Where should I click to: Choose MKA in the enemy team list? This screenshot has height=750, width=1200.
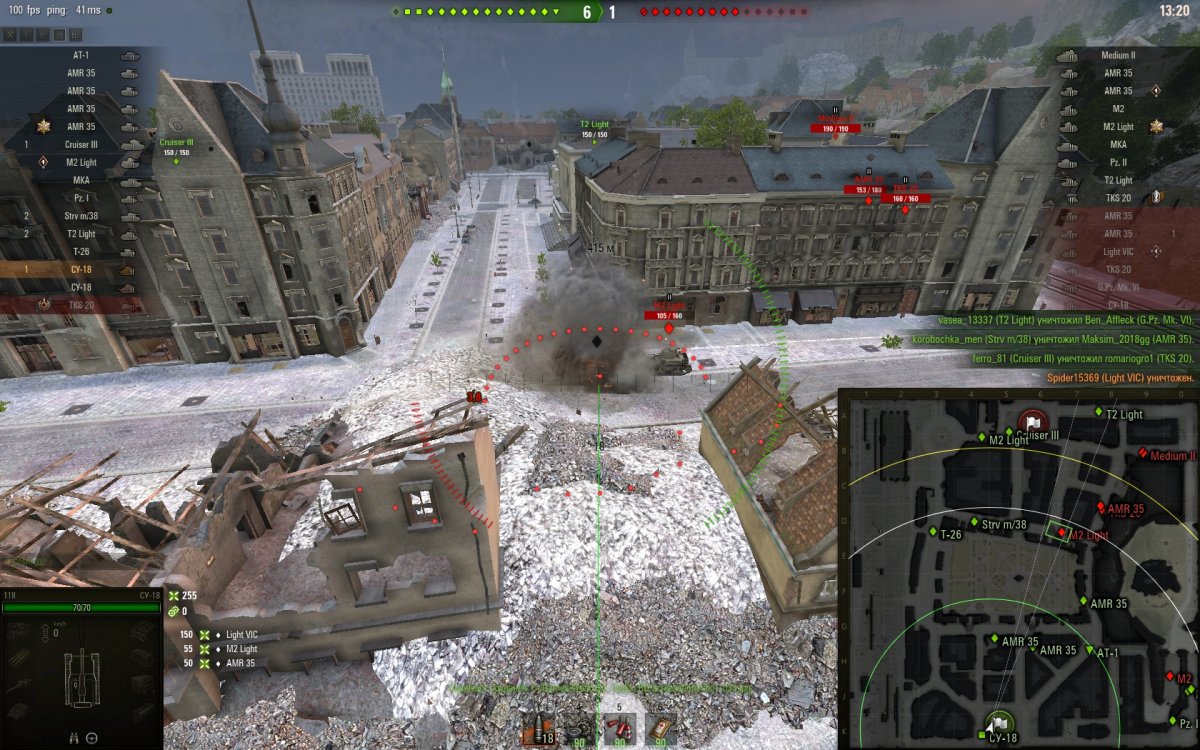(1118, 145)
